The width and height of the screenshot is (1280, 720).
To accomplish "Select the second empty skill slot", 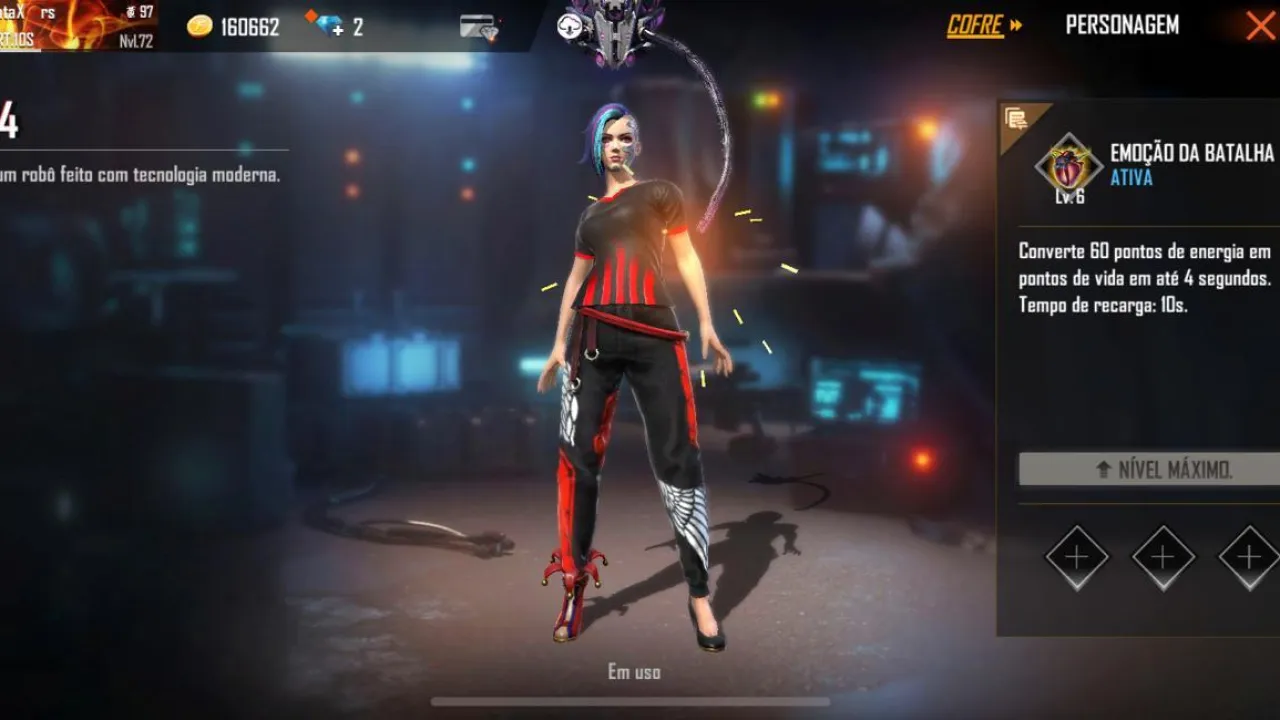I will click(x=1161, y=558).
